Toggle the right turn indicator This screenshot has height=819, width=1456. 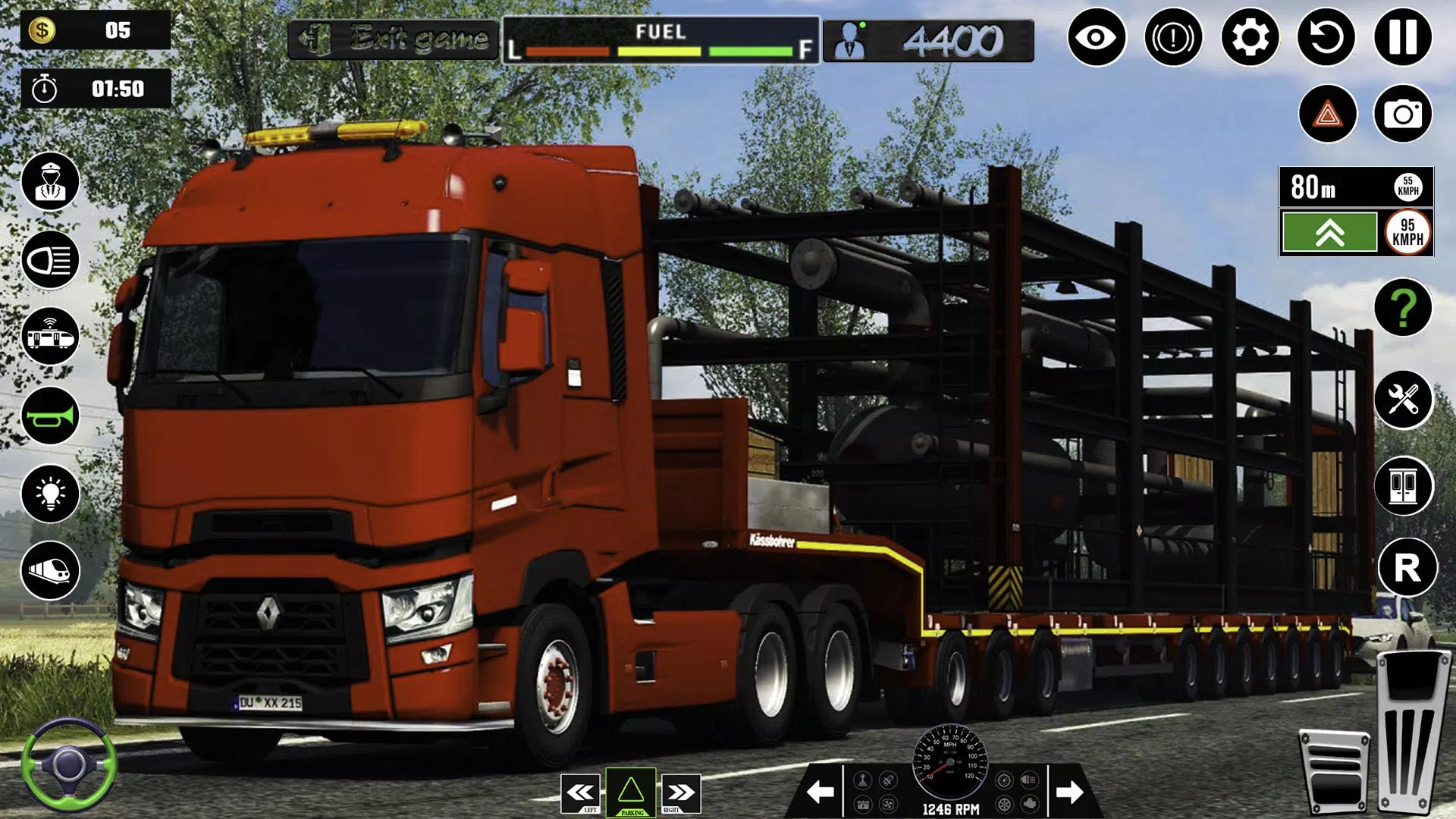[680, 793]
